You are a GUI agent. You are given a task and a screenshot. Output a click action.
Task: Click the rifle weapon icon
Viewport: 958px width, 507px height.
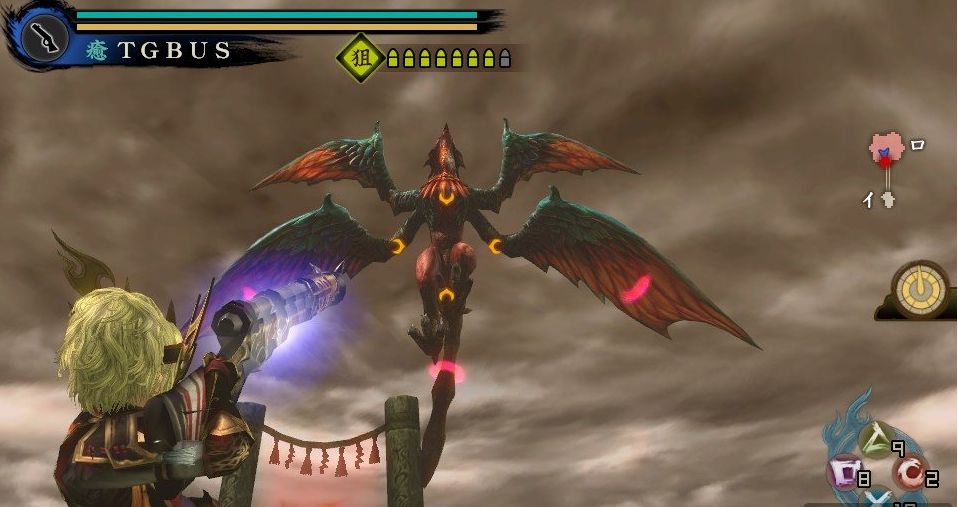[44, 39]
